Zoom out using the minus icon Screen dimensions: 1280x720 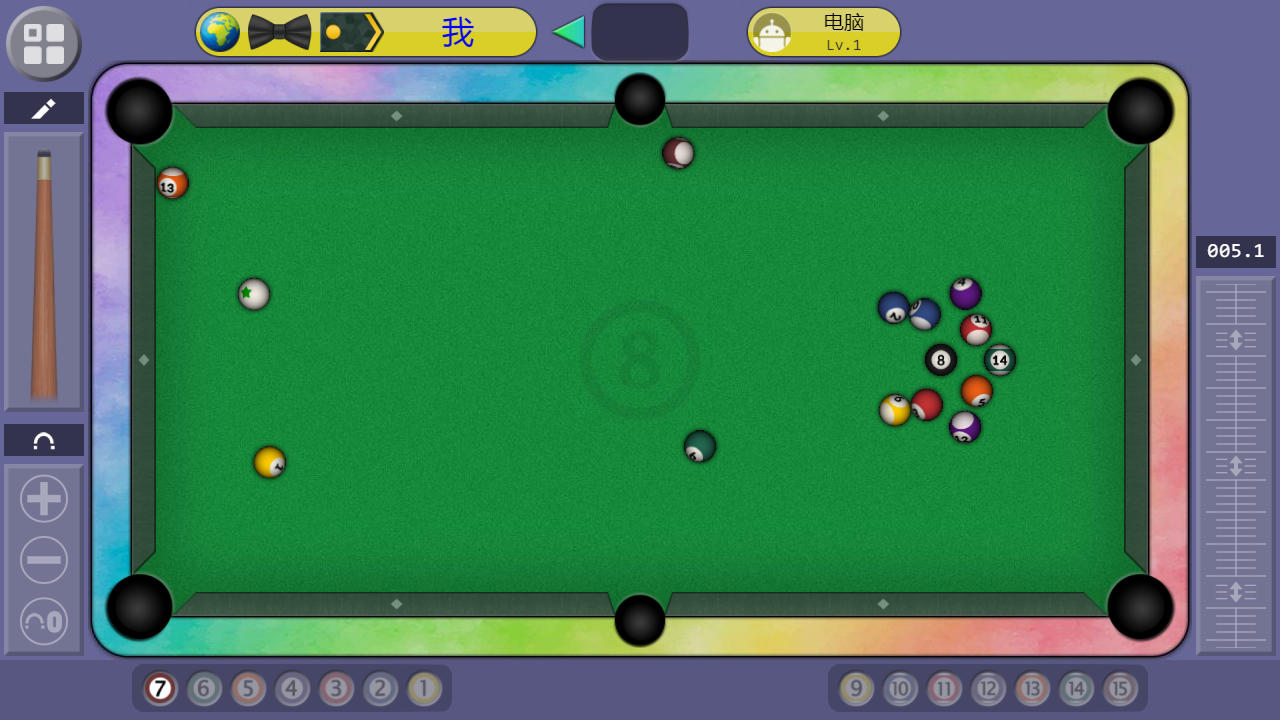click(43, 560)
